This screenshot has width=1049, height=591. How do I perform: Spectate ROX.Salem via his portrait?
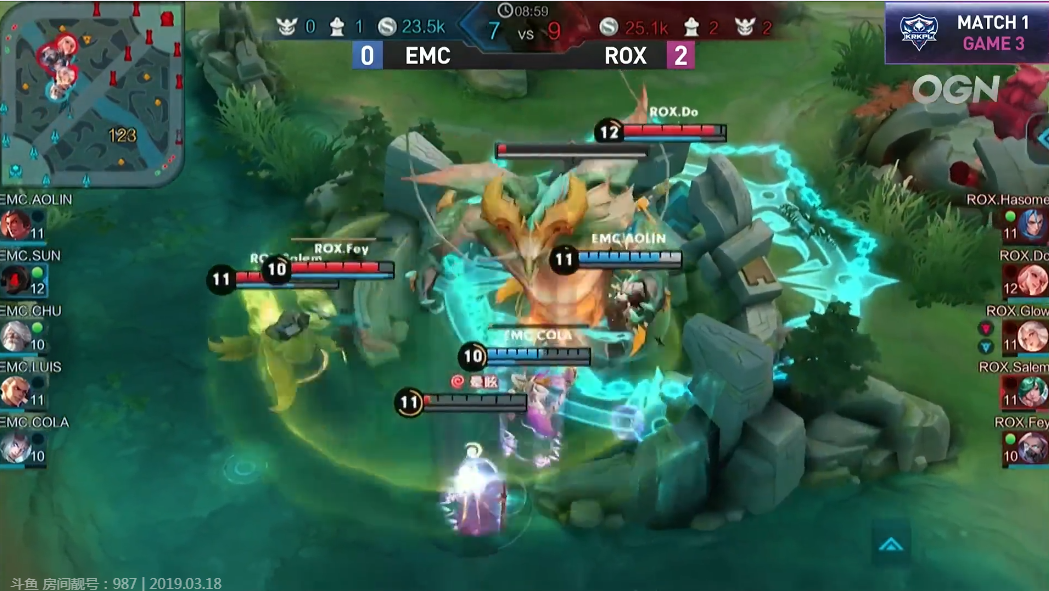(1033, 391)
